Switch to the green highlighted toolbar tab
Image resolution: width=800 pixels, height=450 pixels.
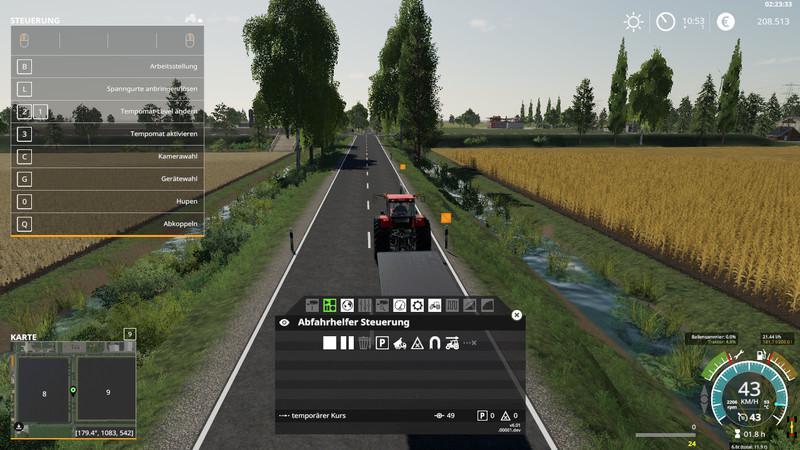pyautogui.click(x=329, y=304)
